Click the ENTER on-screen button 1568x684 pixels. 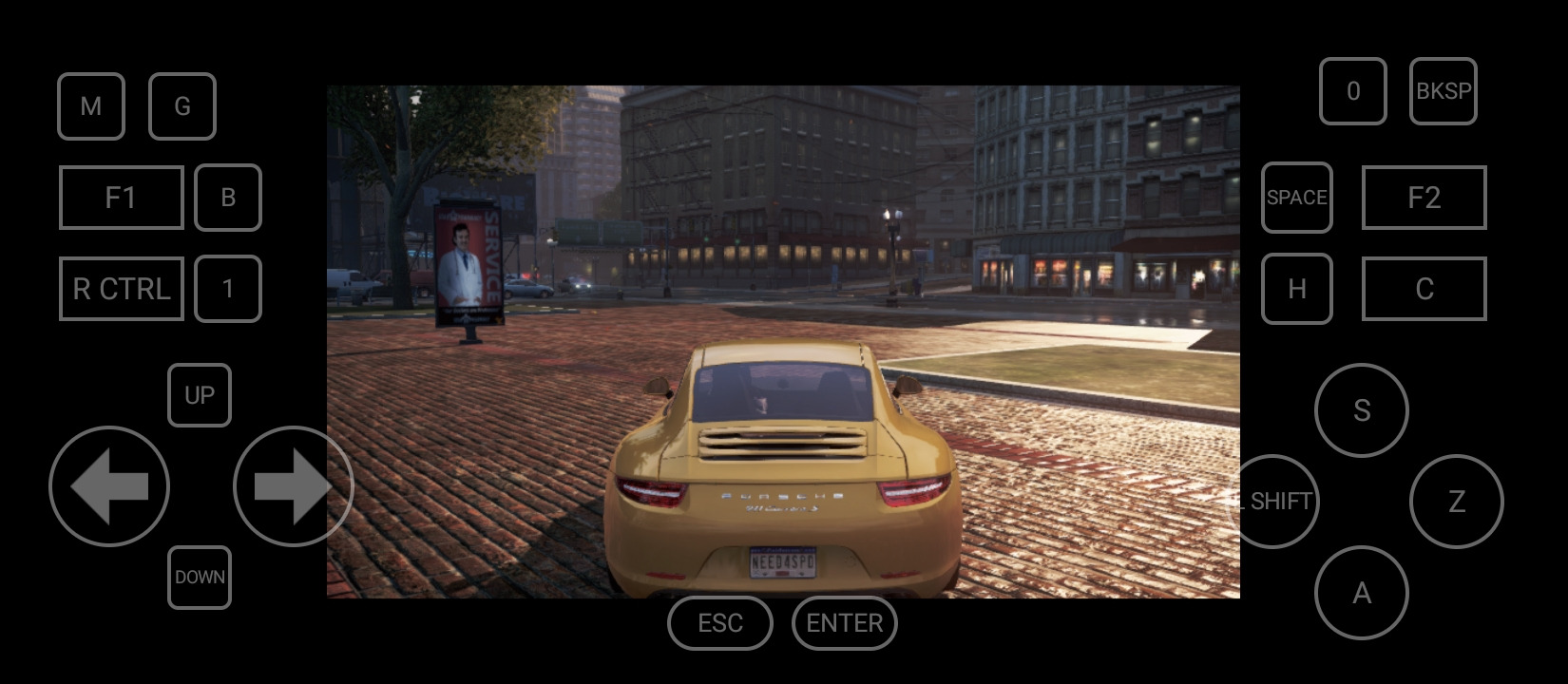click(844, 623)
